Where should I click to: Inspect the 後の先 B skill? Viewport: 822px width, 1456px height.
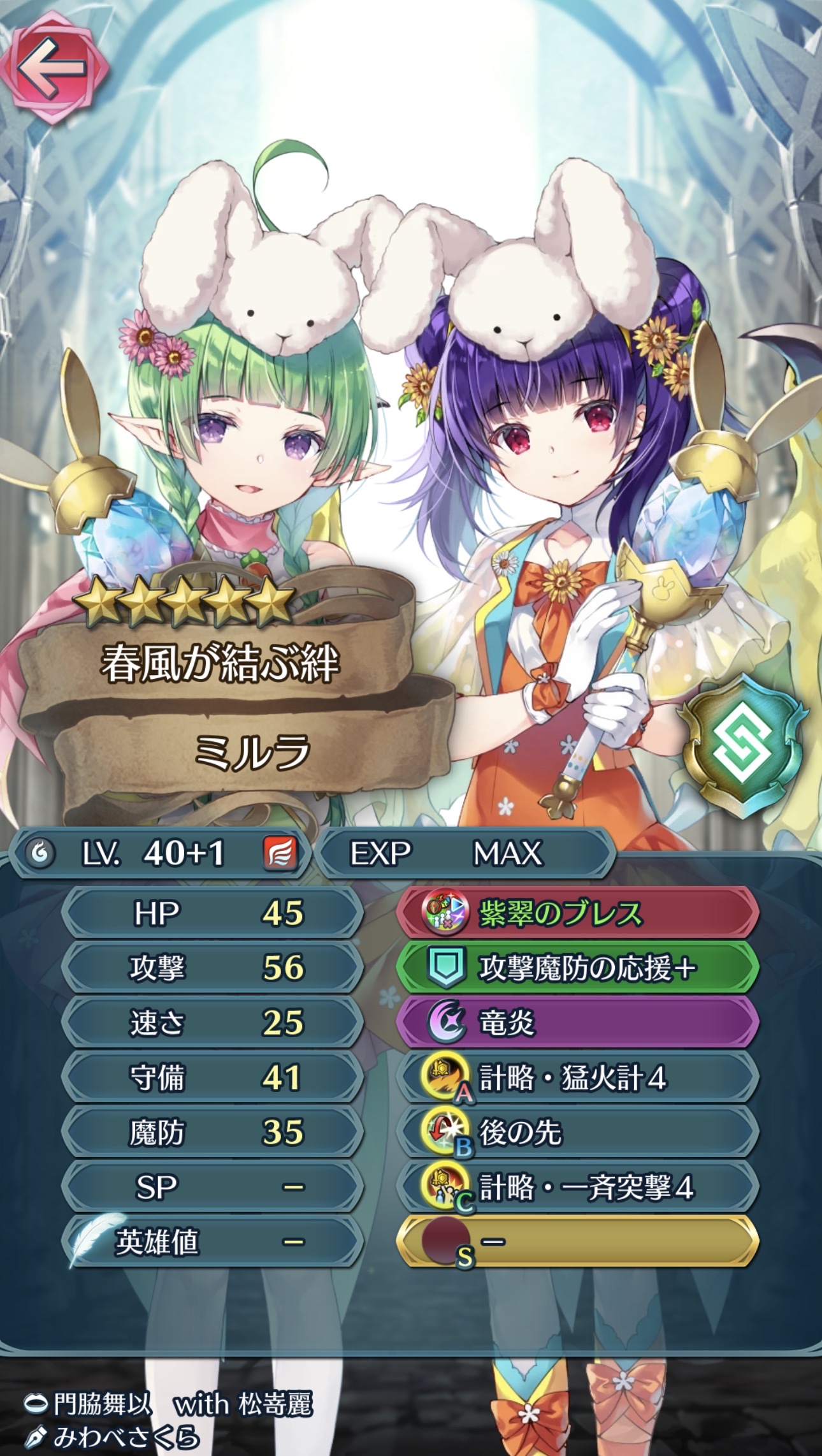coord(577,1133)
